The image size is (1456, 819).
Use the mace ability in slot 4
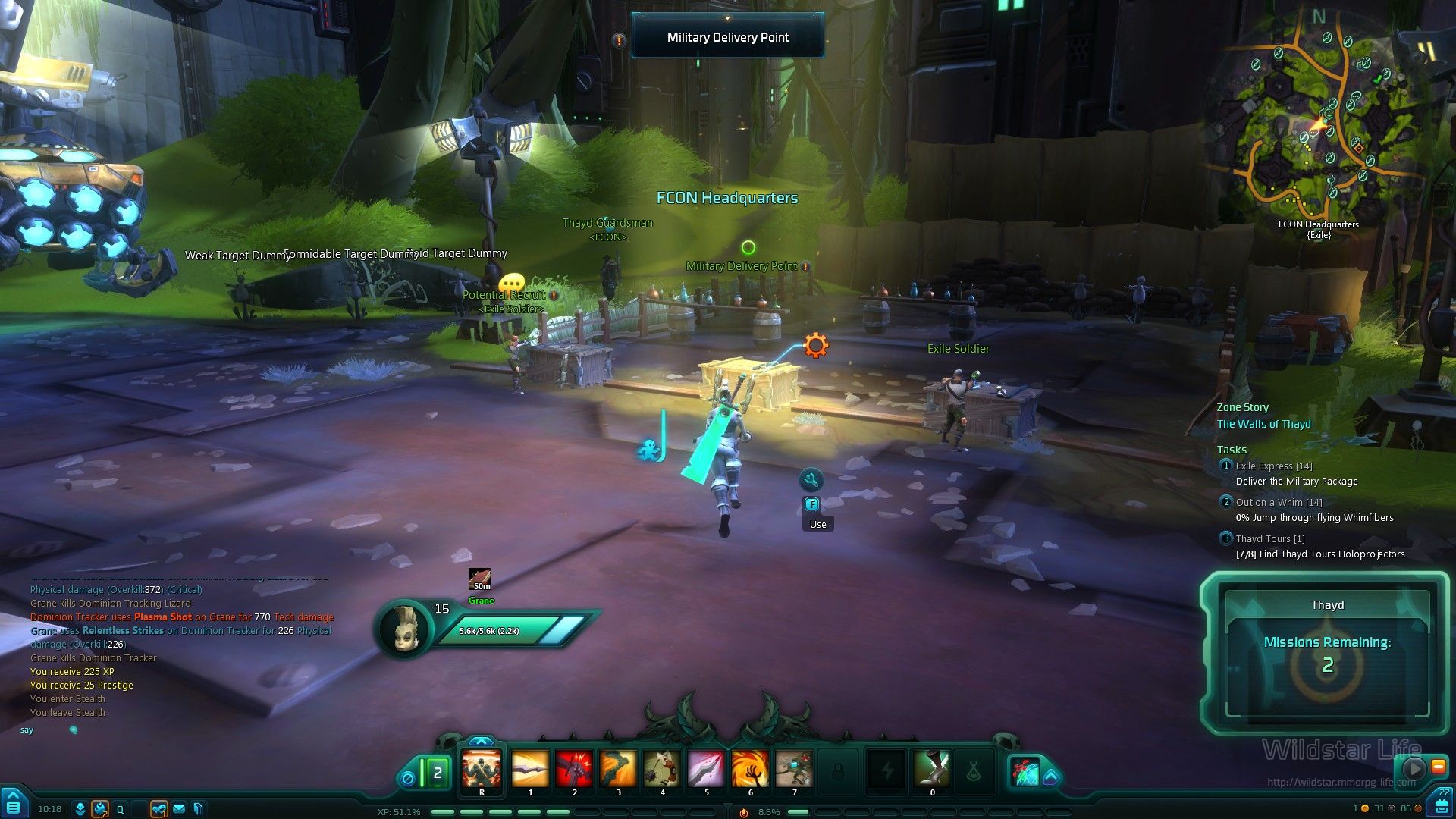coord(662,769)
